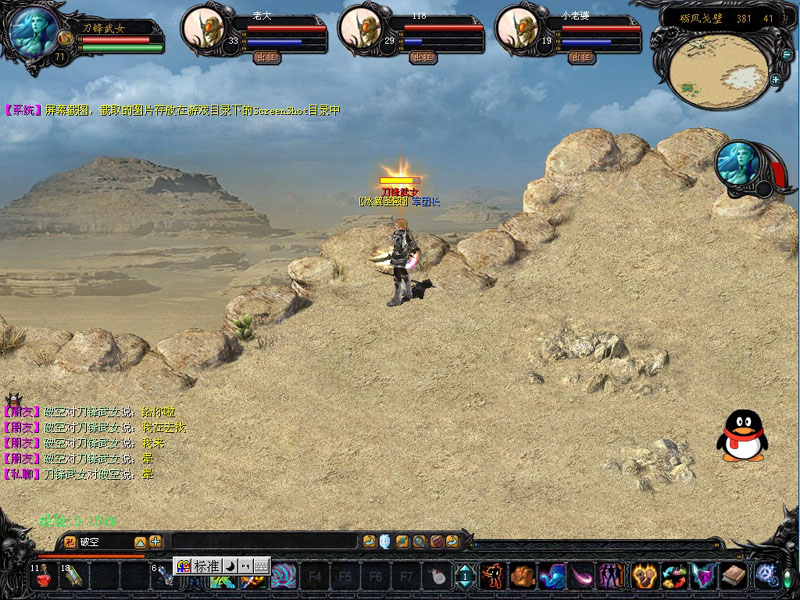Image resolution: width=800 pixels, height=600 pixels.
Task: Click the plus button beside chat target
Action: point(156,541)
